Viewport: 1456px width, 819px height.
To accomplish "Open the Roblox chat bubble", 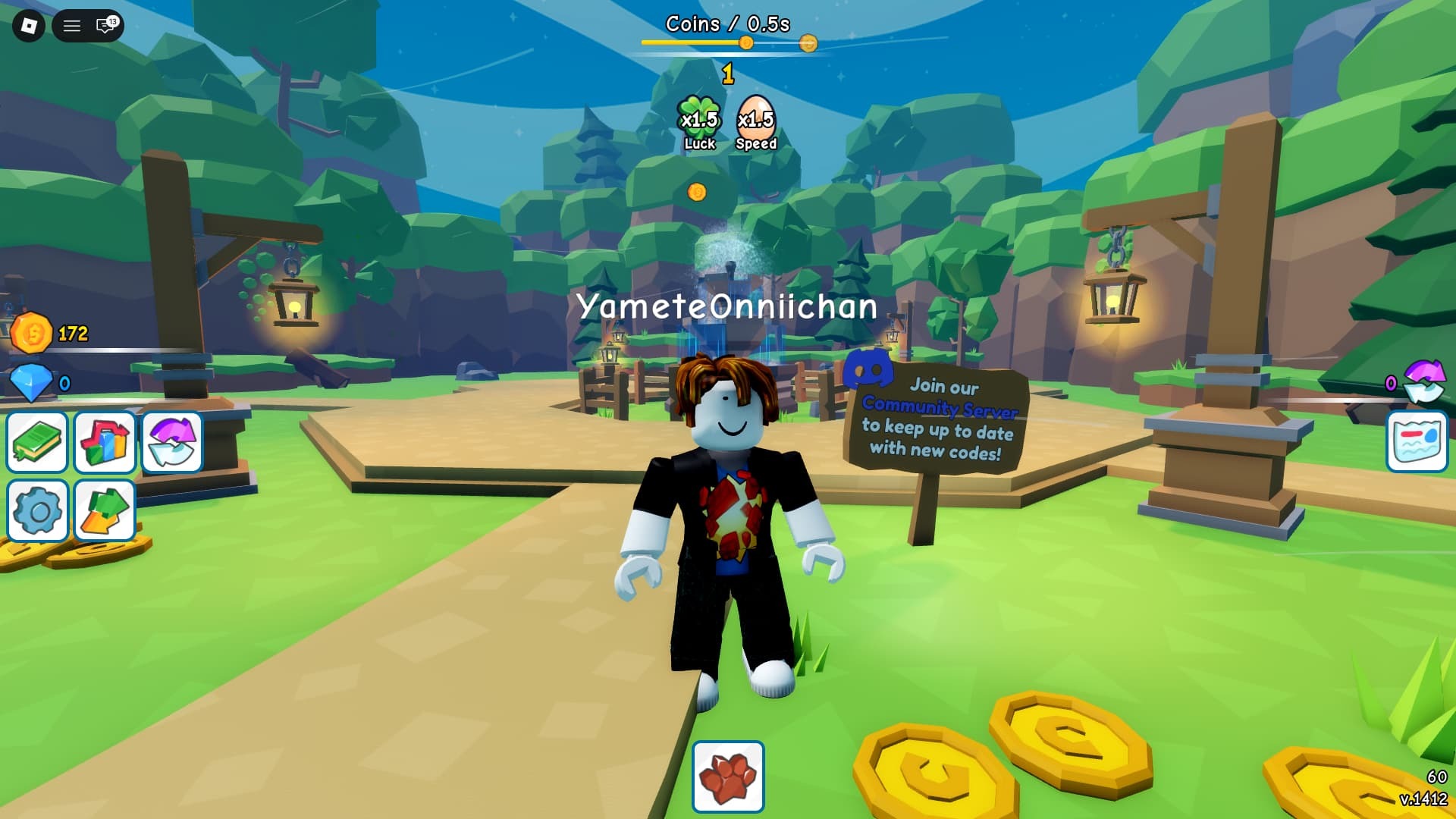I will (105, 27).
